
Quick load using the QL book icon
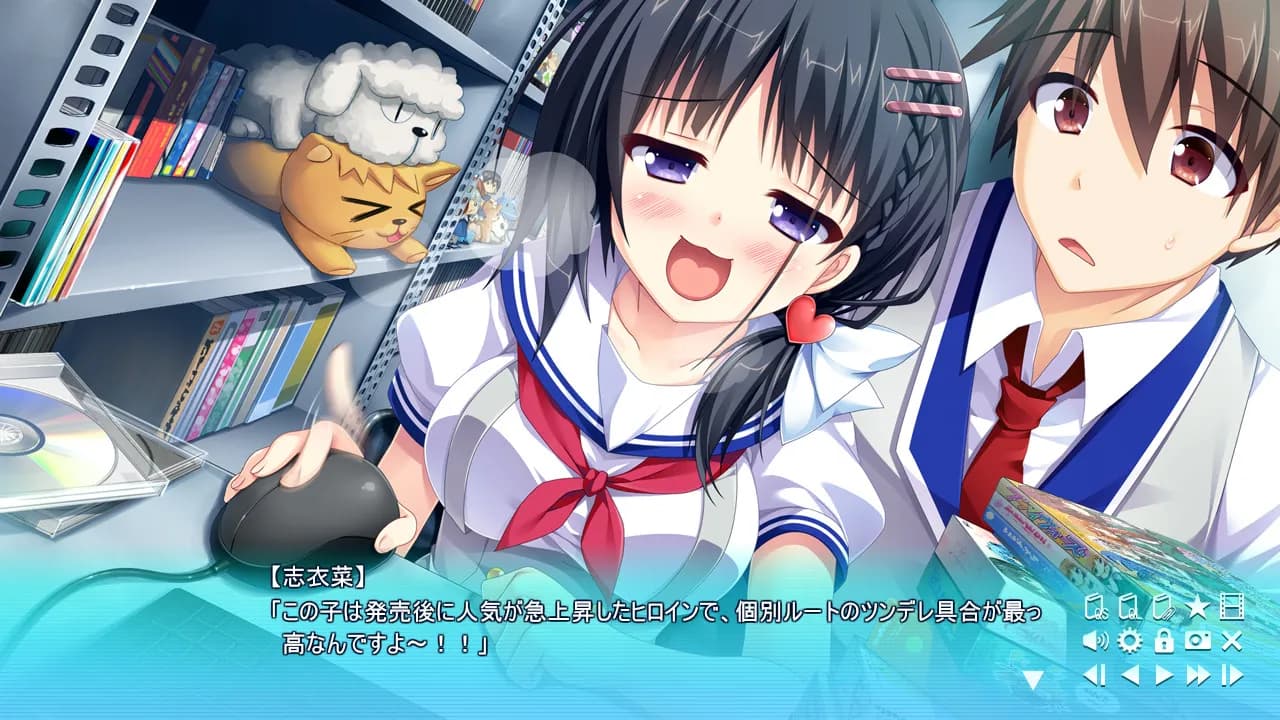click(x=1129, y=607)
